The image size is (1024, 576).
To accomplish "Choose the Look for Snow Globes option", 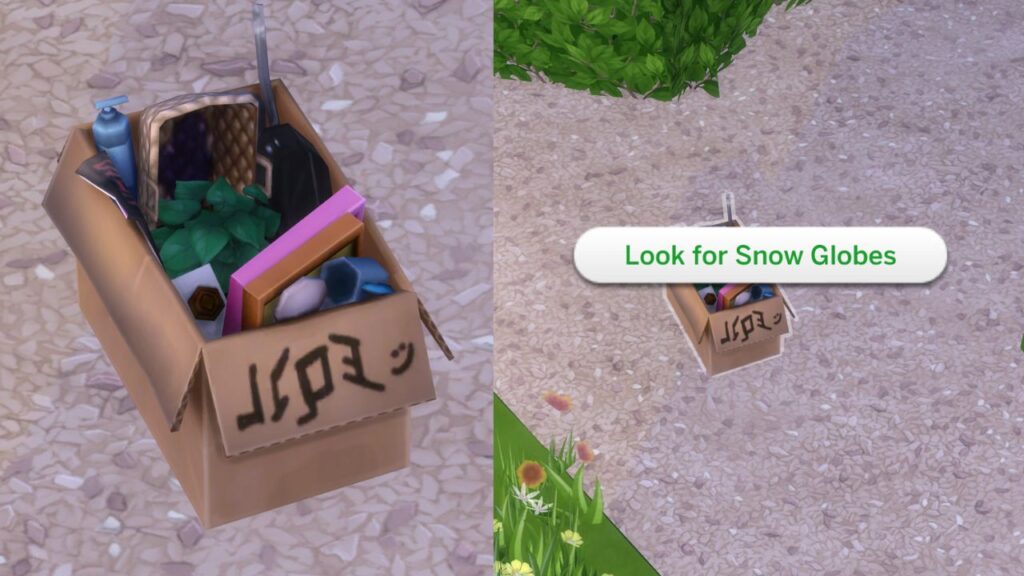I will point(760,255).
